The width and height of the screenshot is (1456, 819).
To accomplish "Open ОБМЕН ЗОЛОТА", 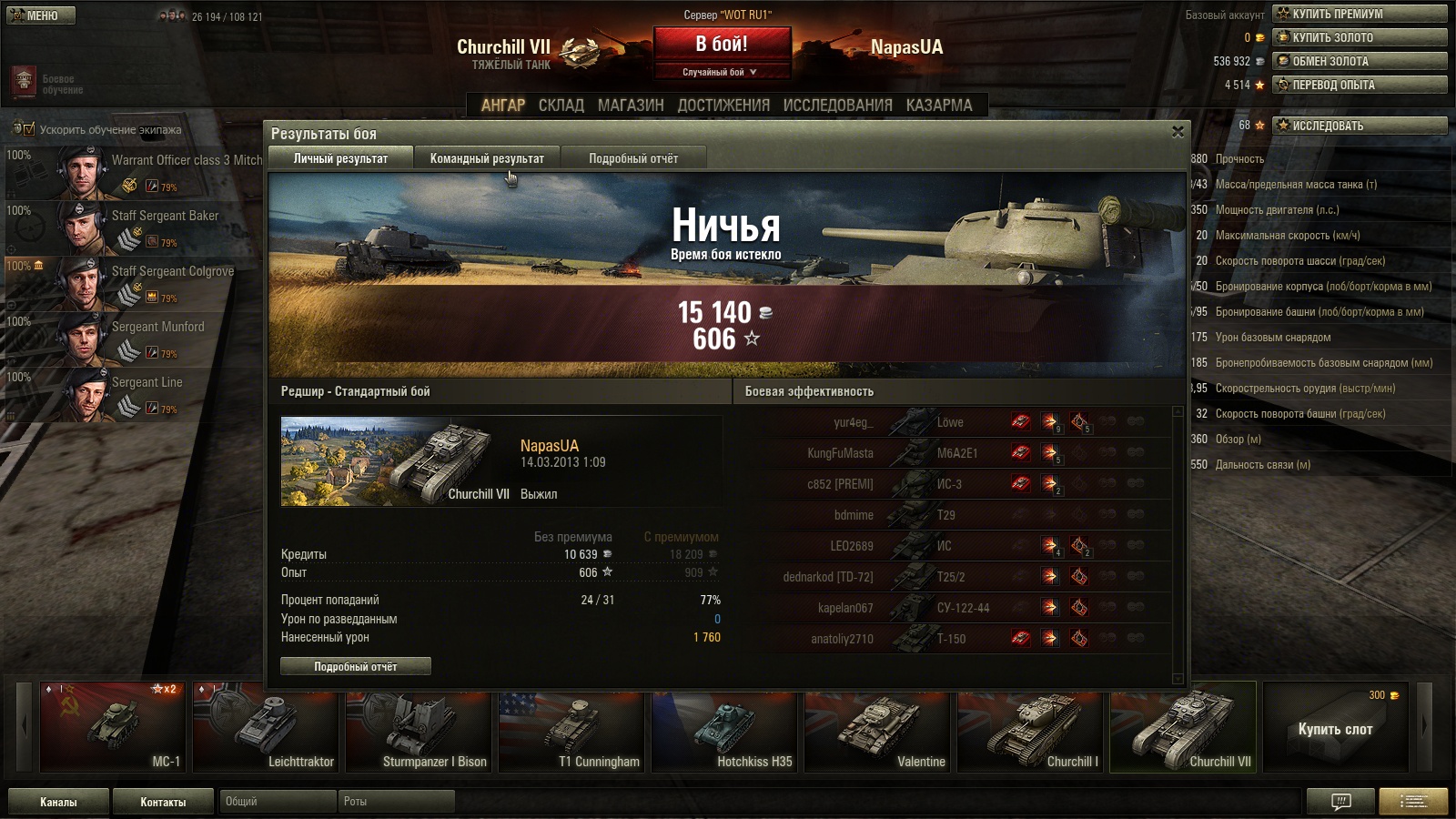I will tap(1360, 61).
